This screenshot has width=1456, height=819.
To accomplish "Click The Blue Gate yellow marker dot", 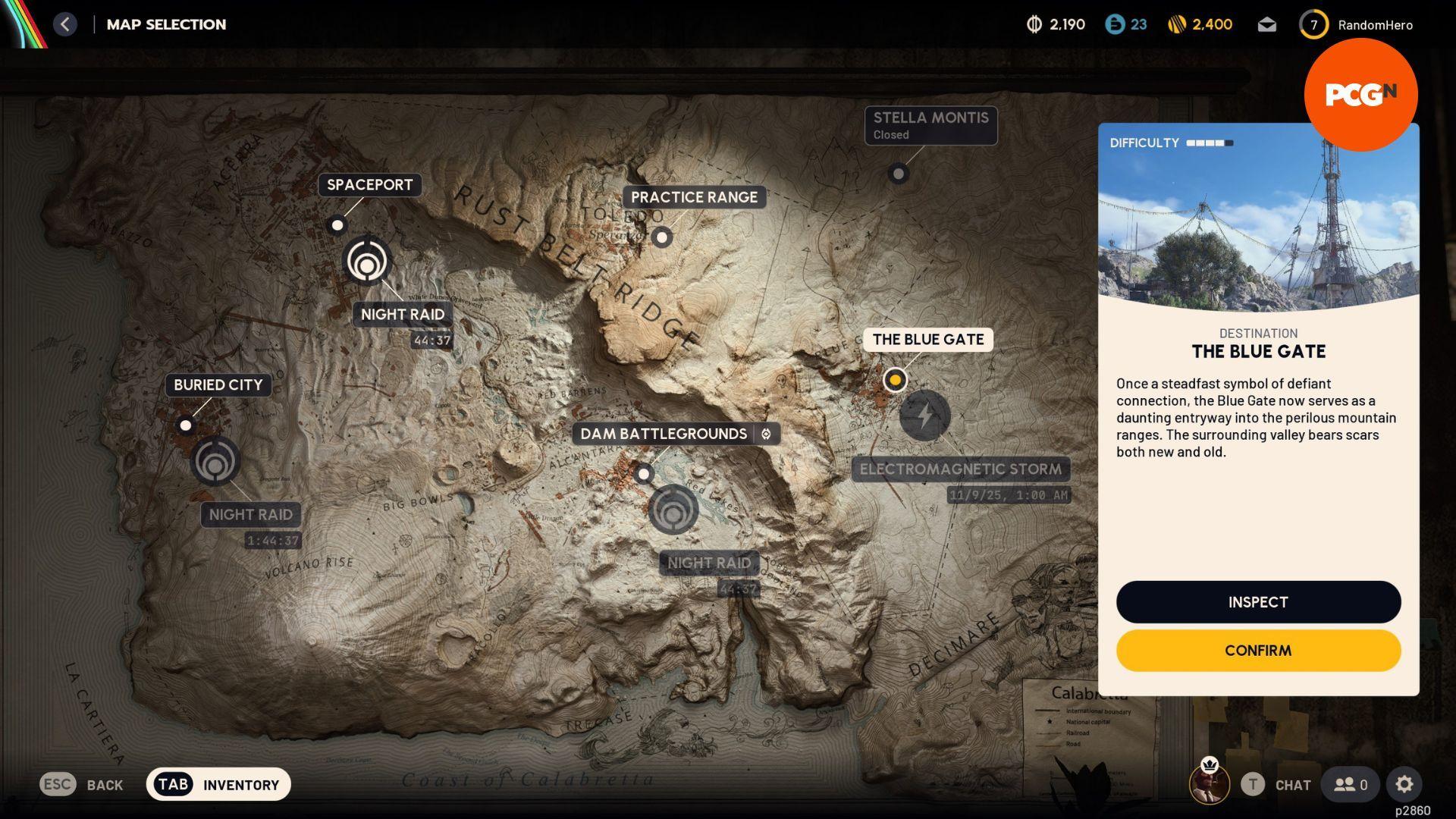I will tap(895, 380).
